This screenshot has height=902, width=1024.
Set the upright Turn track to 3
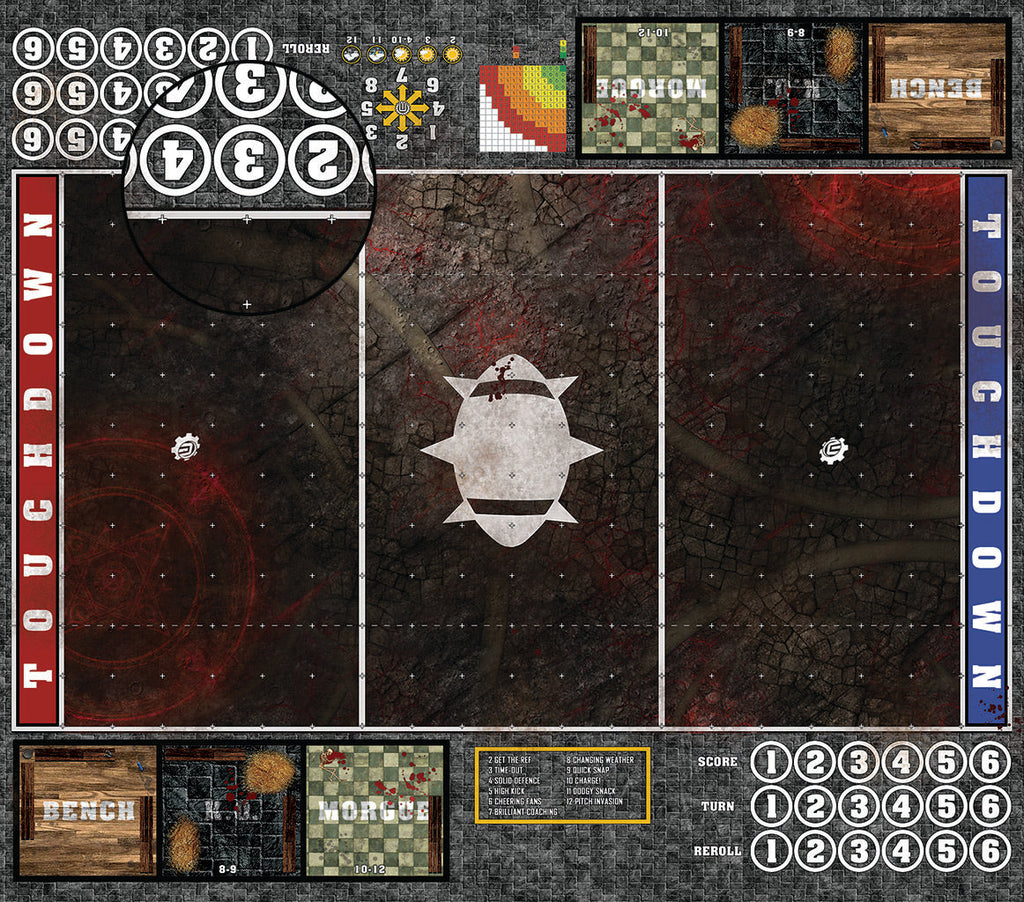pos(859,806)
